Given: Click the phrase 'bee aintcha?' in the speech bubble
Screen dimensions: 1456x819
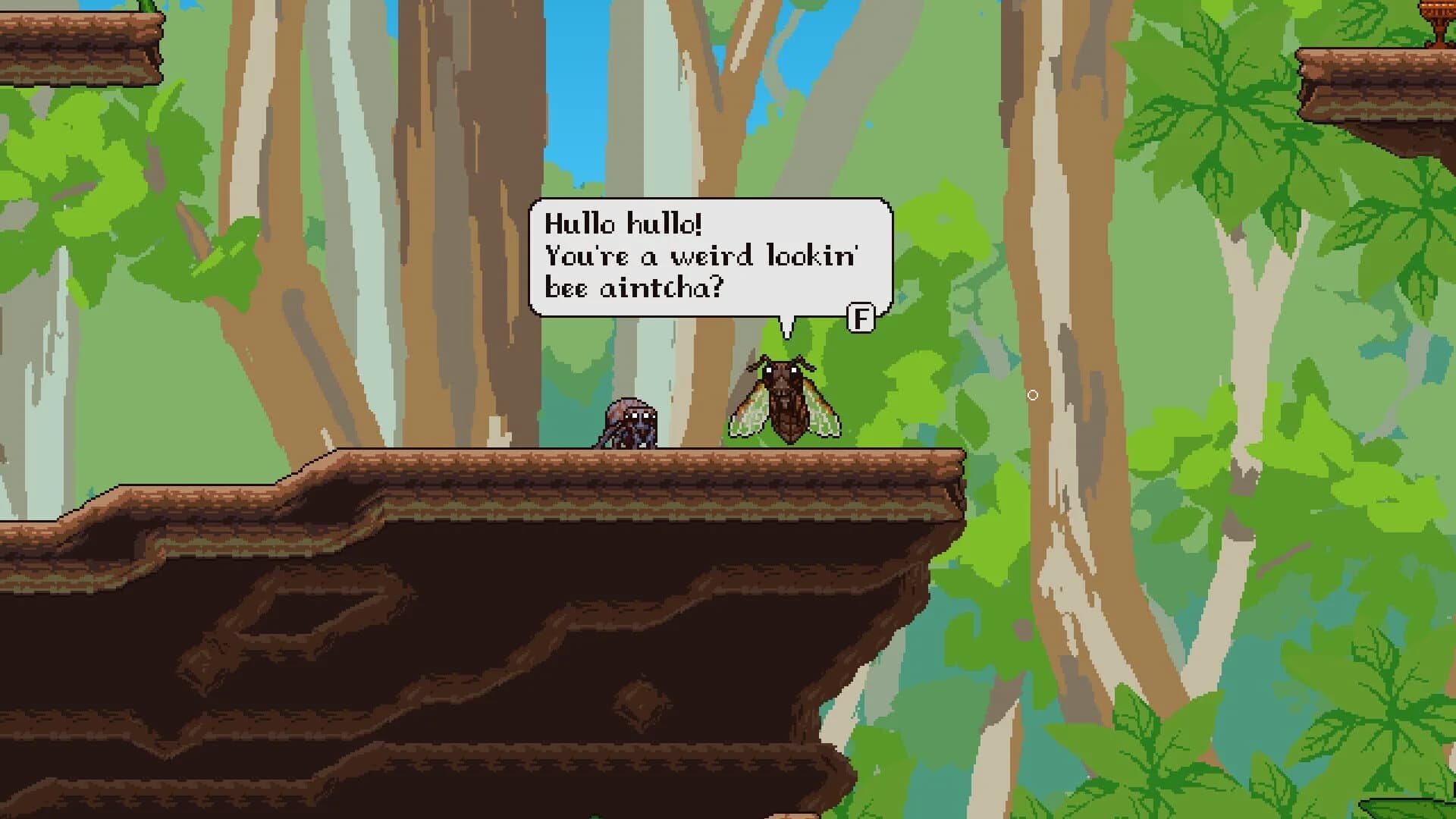Looking at the screenshot, I should point(633,286).
